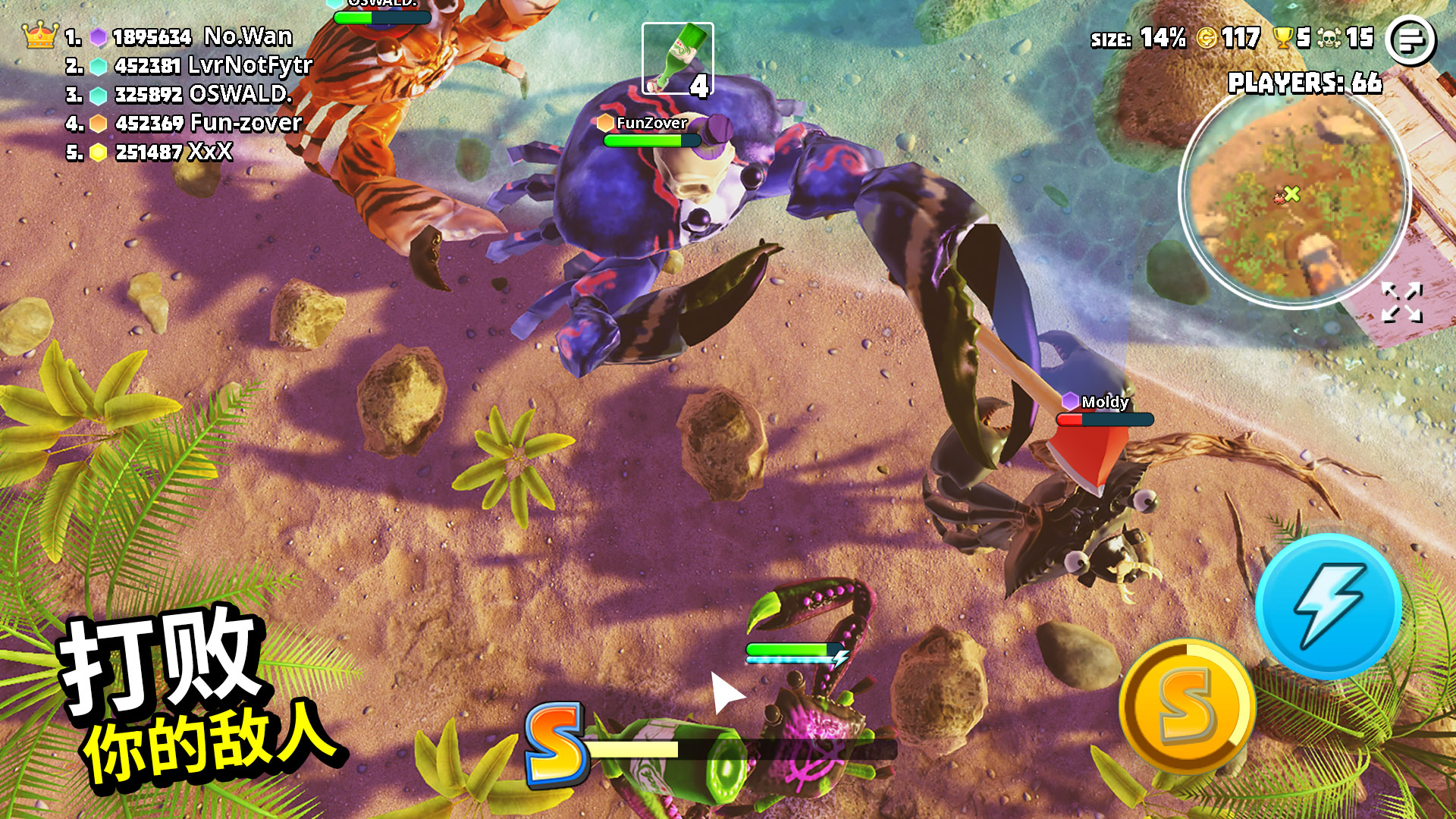The width and height of the screenshot is (1456, 819).
Task: Activate the blue lightning bolt ability
Action: click(x=1329, y=606)
